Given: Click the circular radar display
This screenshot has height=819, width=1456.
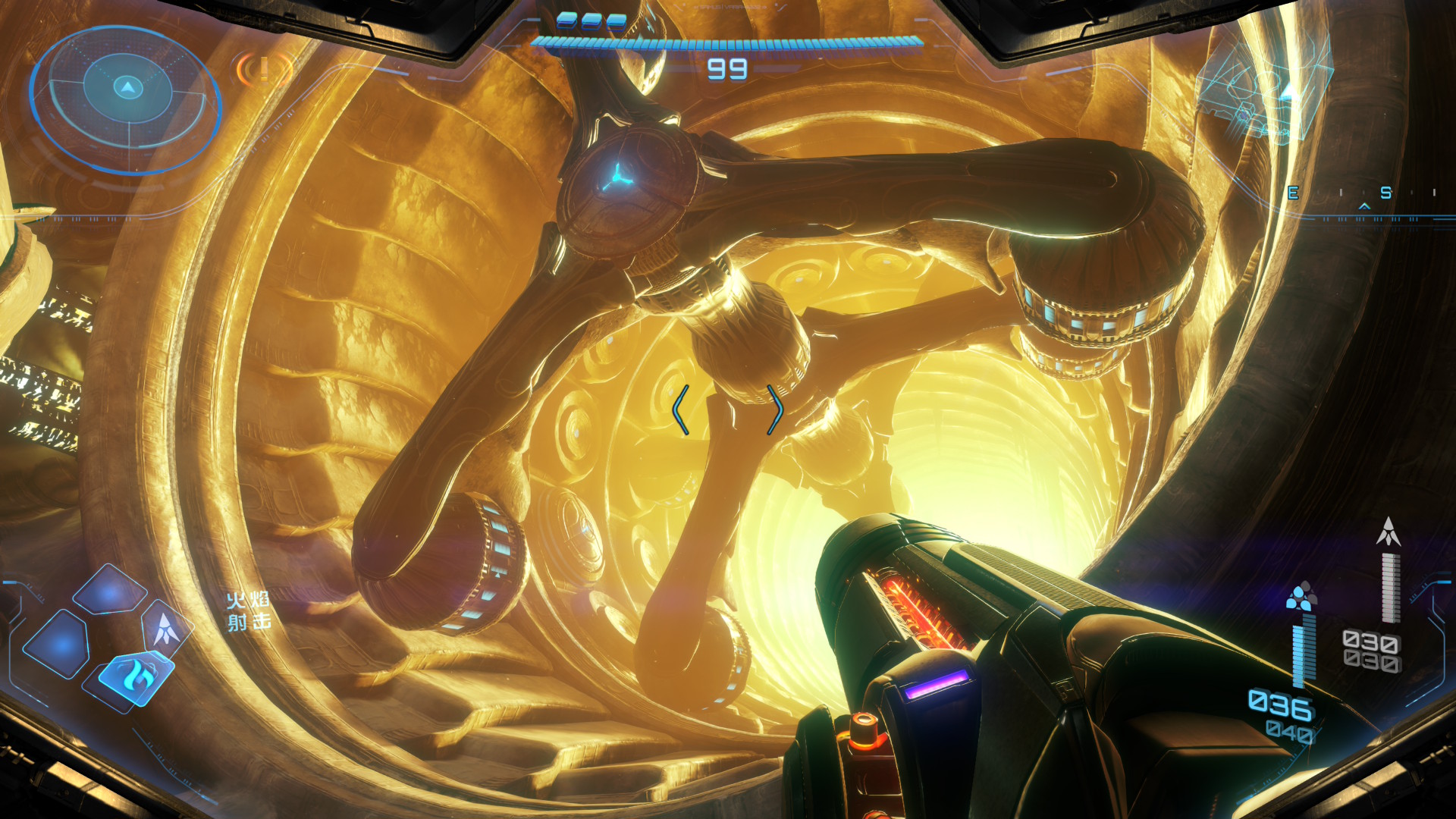Looking at the screenshot, I should [x=127, y=99].
